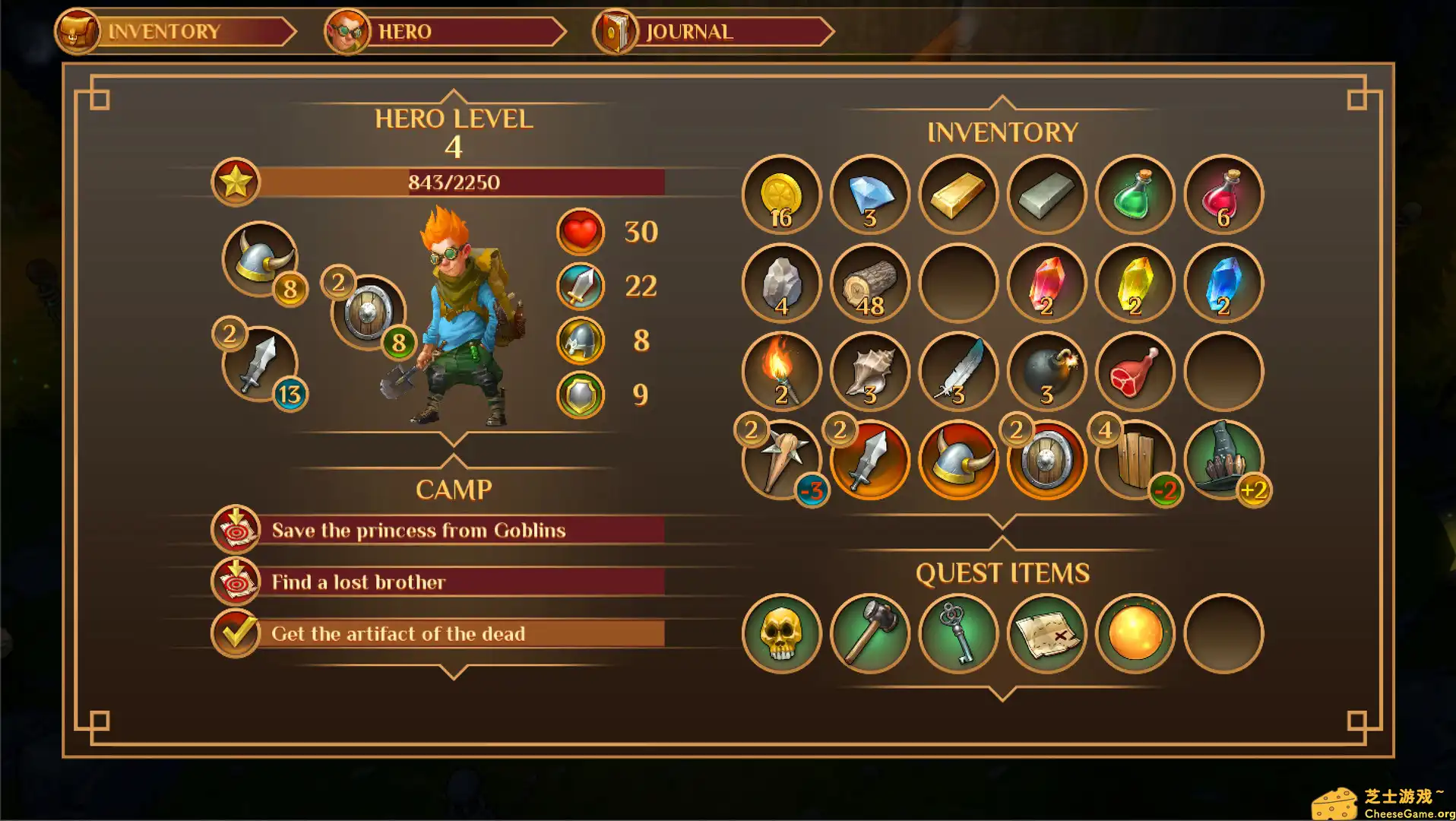The image size is (1456, 821).
Task: Select the bomb in the inventory
Action: click(1046, 372)
